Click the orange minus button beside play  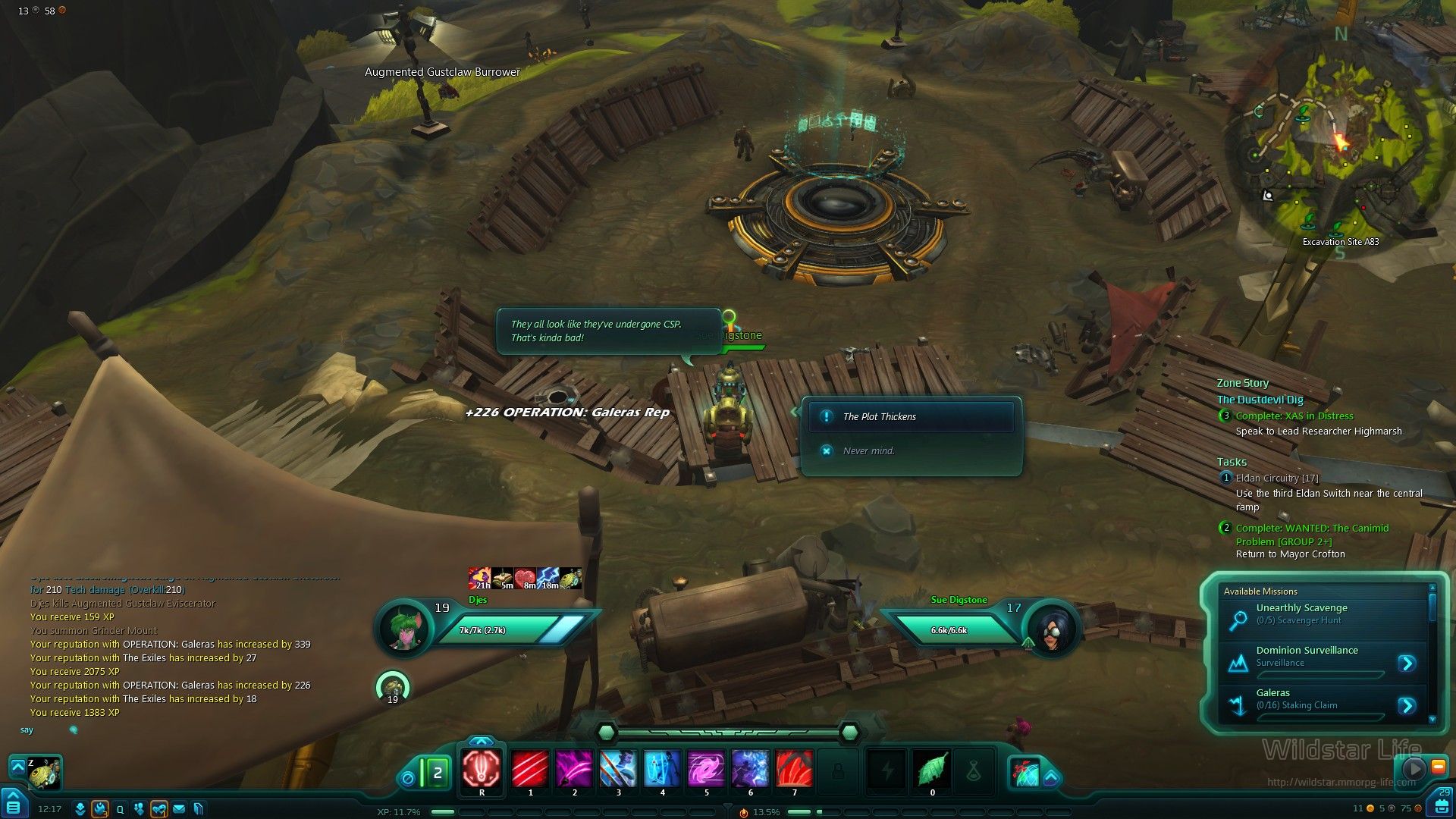1438,767
